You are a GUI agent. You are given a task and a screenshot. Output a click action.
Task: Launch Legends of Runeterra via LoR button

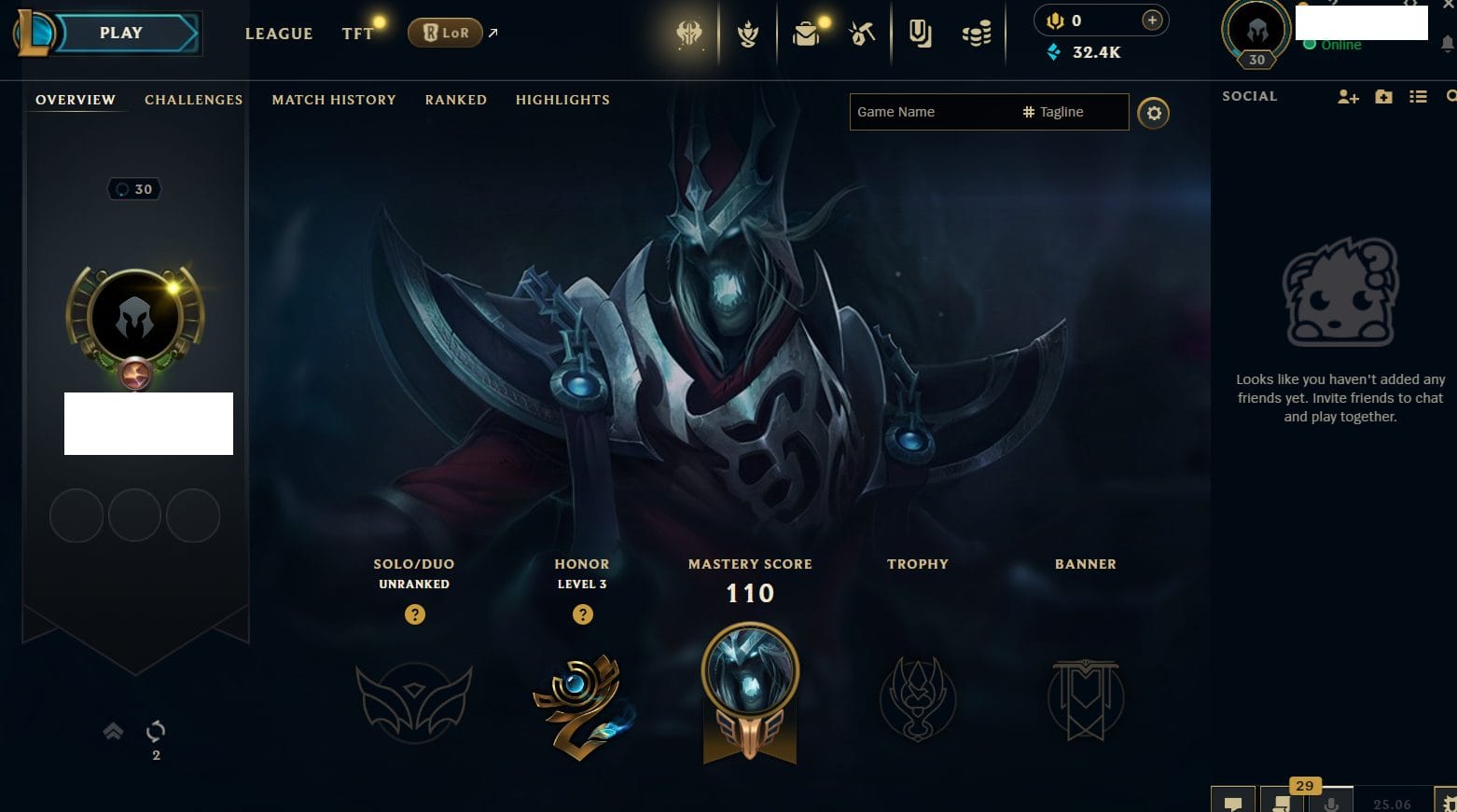(x=445, y=34)
